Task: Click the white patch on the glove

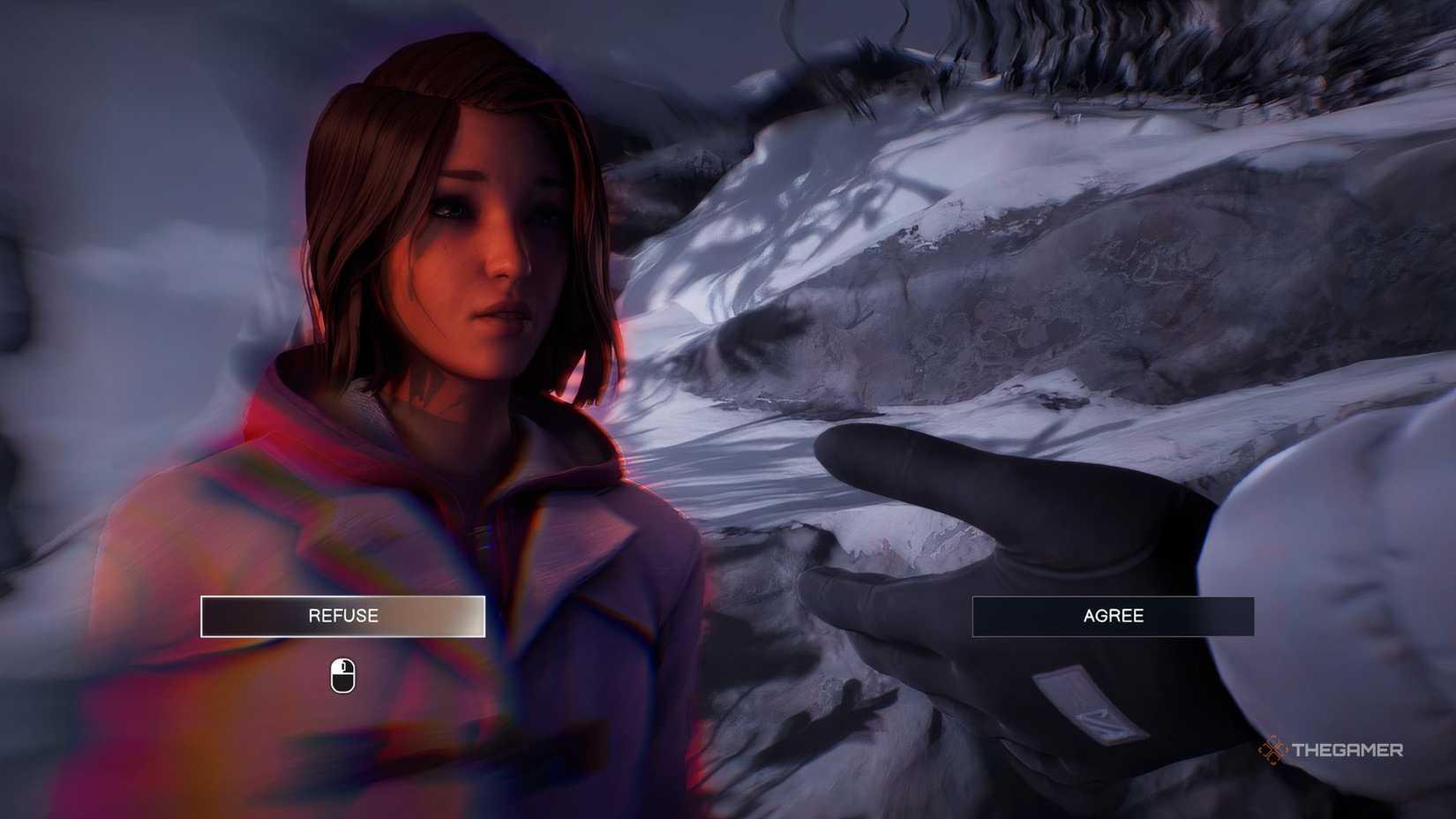Action: pyautogui.click(x=1087, y=702)
